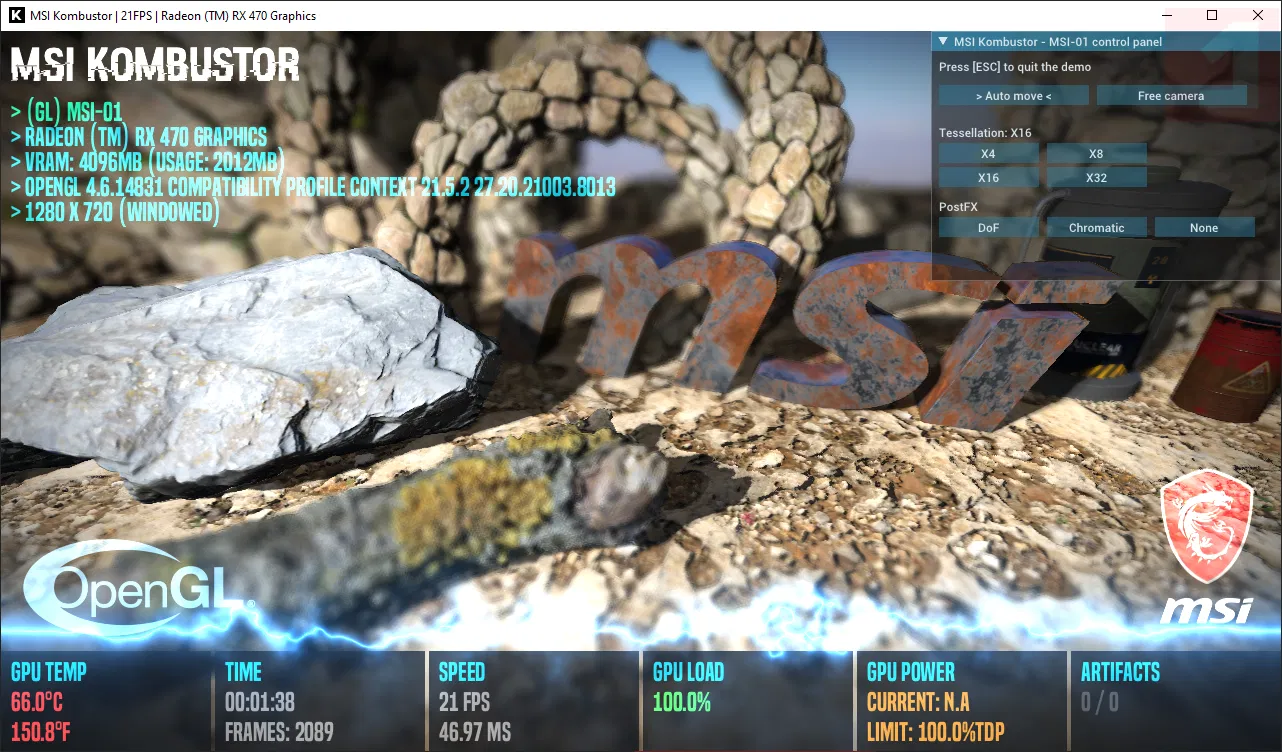Maximize the Kombustor window
This screenshot has height=752, width=1282.
point(1212,15)
